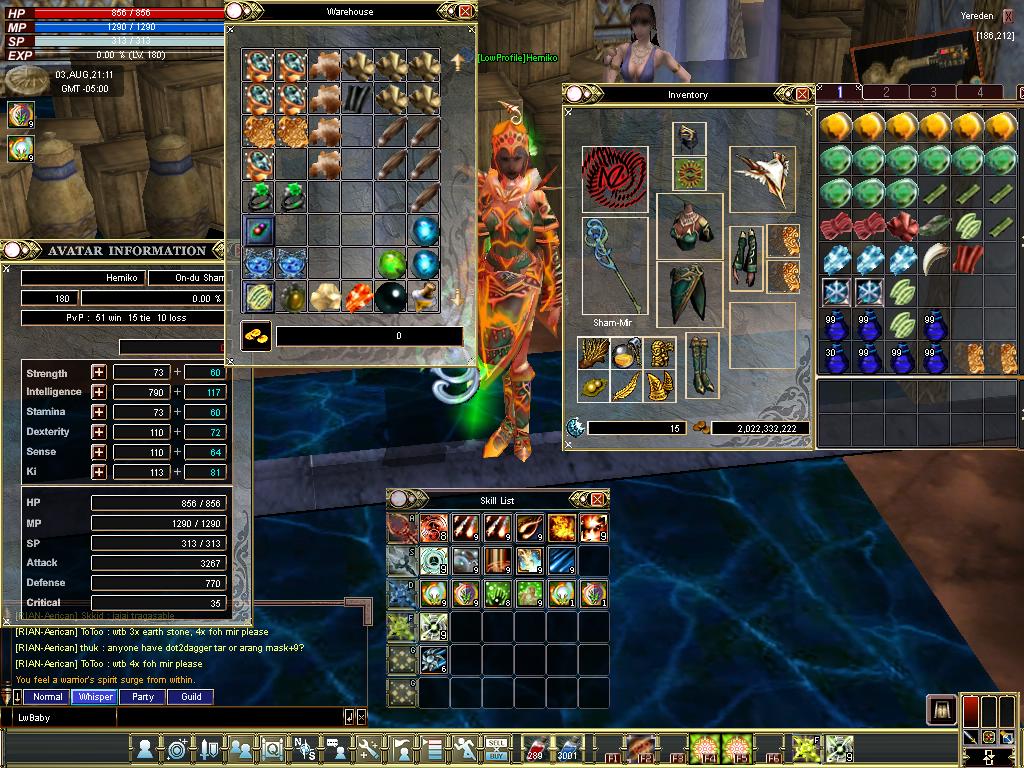Close the Inventory window
This screenshot has width=1024, height=768.
(x=802, y=94)
